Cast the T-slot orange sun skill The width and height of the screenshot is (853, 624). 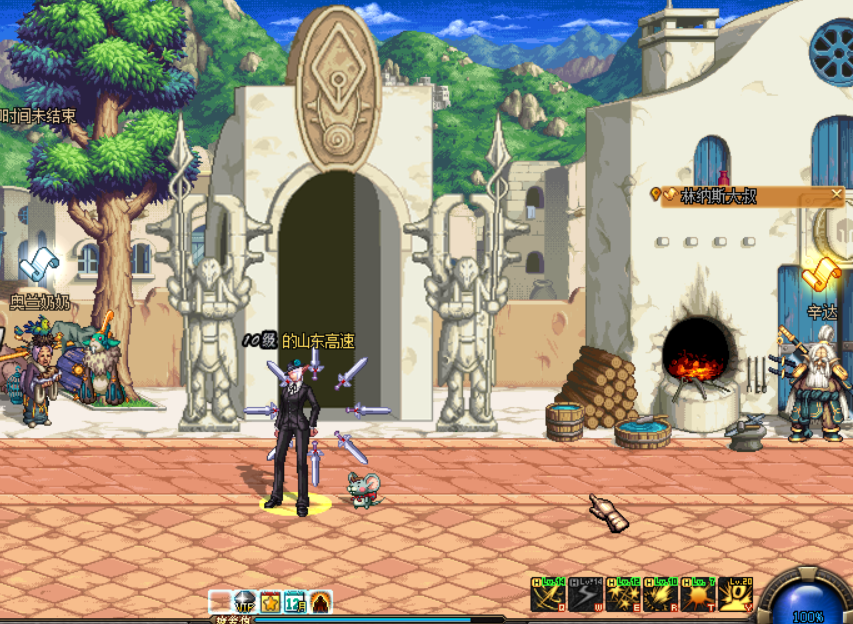[x=699, y=595]
